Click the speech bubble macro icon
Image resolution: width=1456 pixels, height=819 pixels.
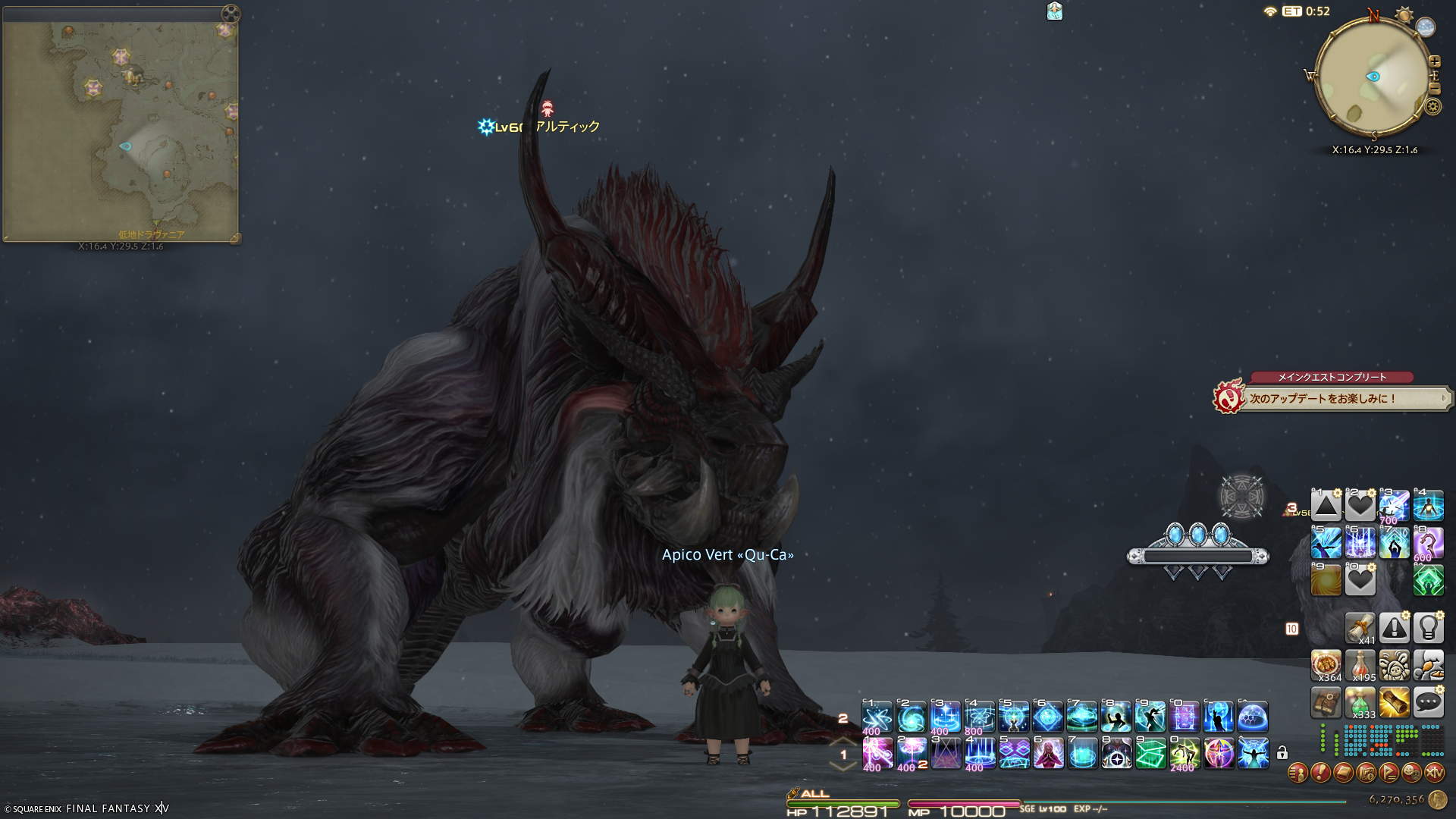pyautogui.click(x=1428, y=703)
